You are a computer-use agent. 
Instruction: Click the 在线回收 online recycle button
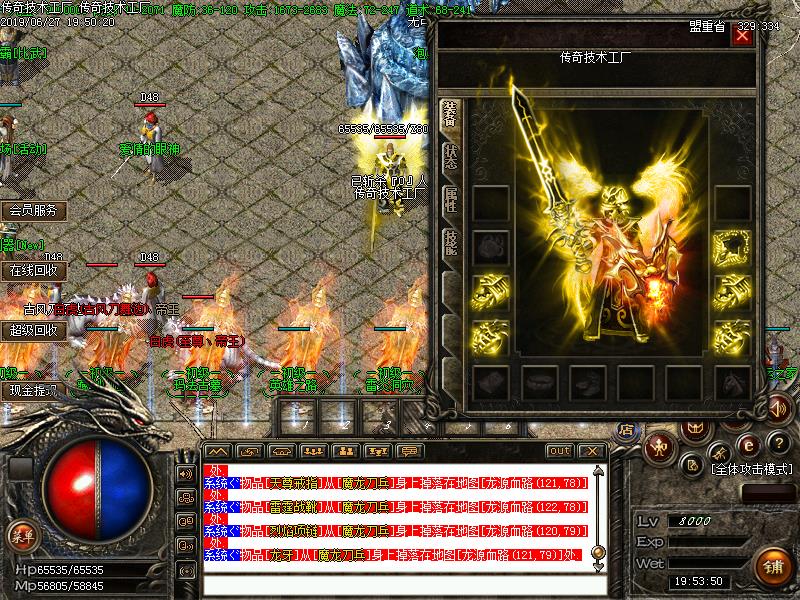pos(34,270)
